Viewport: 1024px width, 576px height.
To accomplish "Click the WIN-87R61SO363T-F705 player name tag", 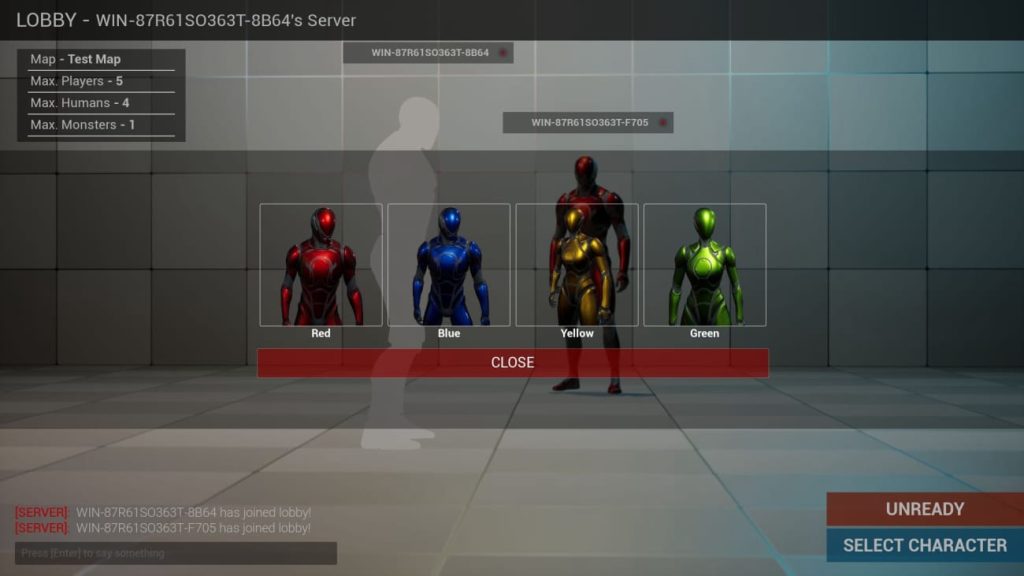I will (x=588, y=123).
